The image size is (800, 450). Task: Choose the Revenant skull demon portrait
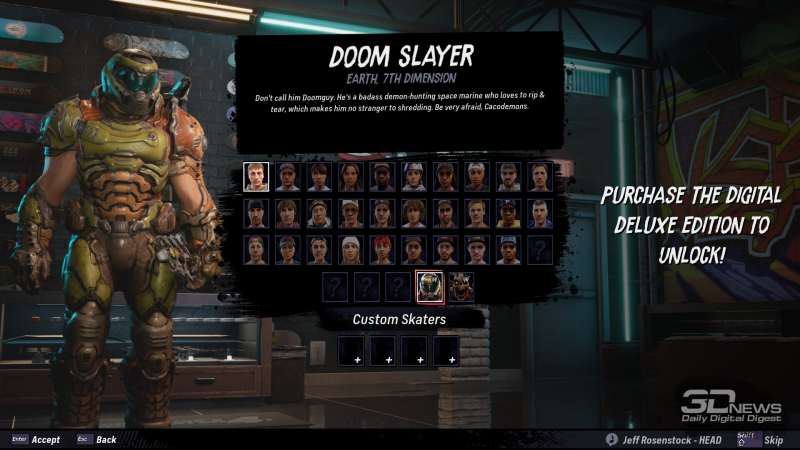(x=461, y=286)
